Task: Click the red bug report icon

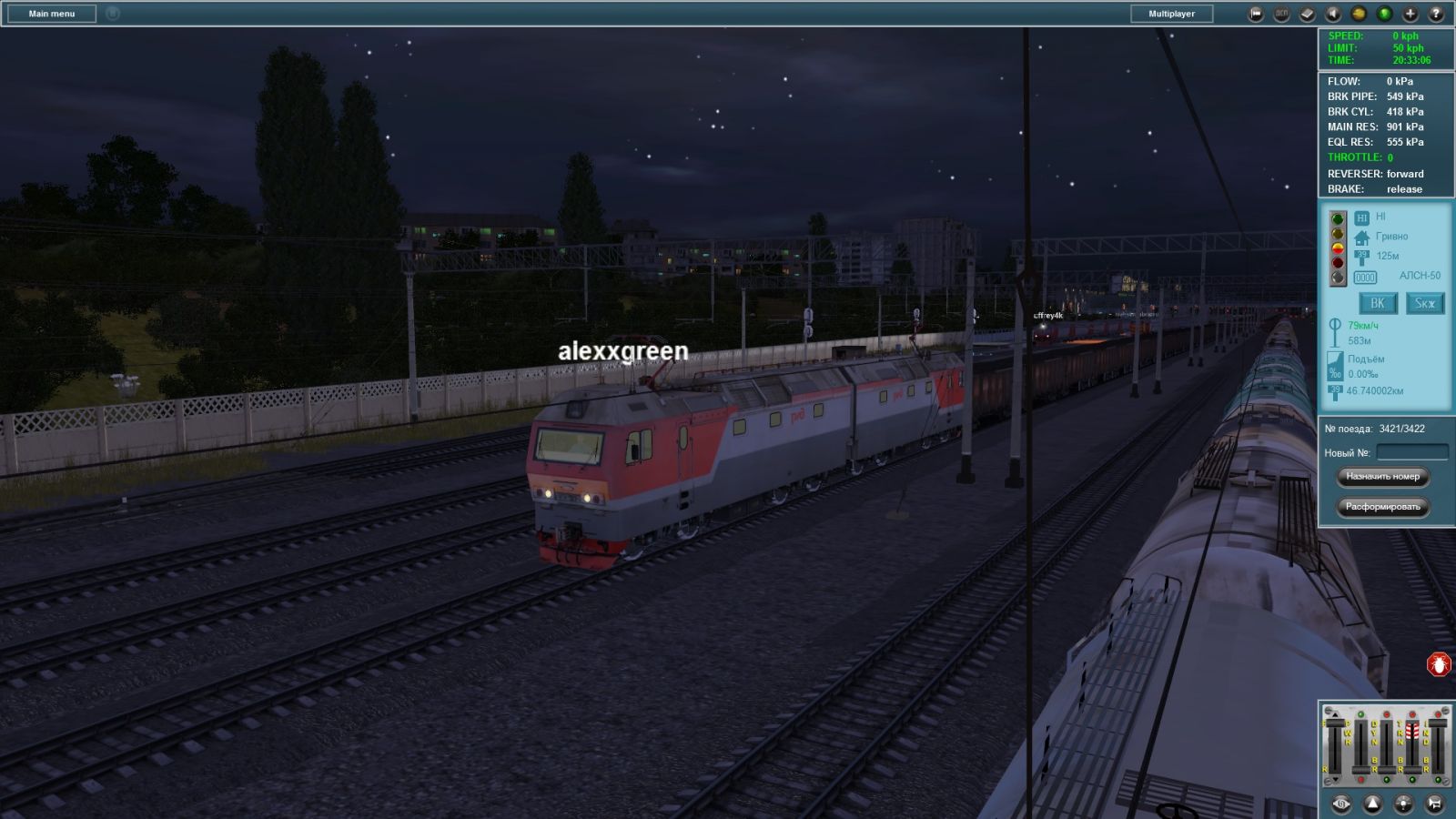Action: point(1439,665)
